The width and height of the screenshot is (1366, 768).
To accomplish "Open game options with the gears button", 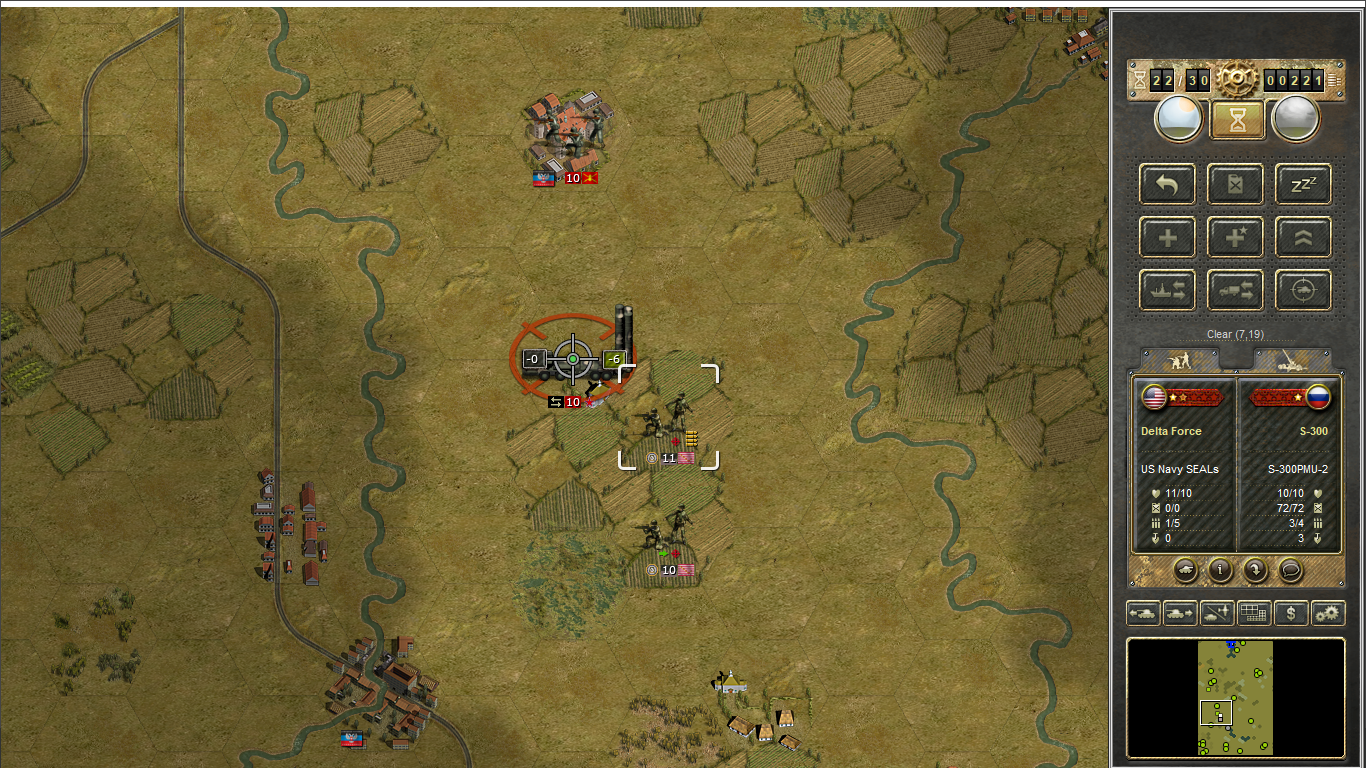I will click(x=1328, y=613).
